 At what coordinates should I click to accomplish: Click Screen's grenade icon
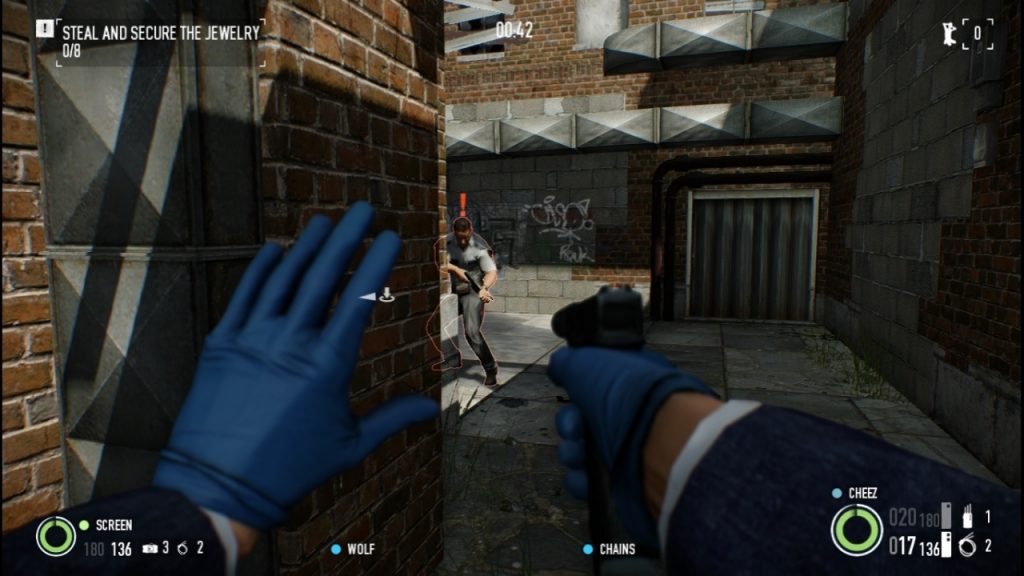[183, 548]
